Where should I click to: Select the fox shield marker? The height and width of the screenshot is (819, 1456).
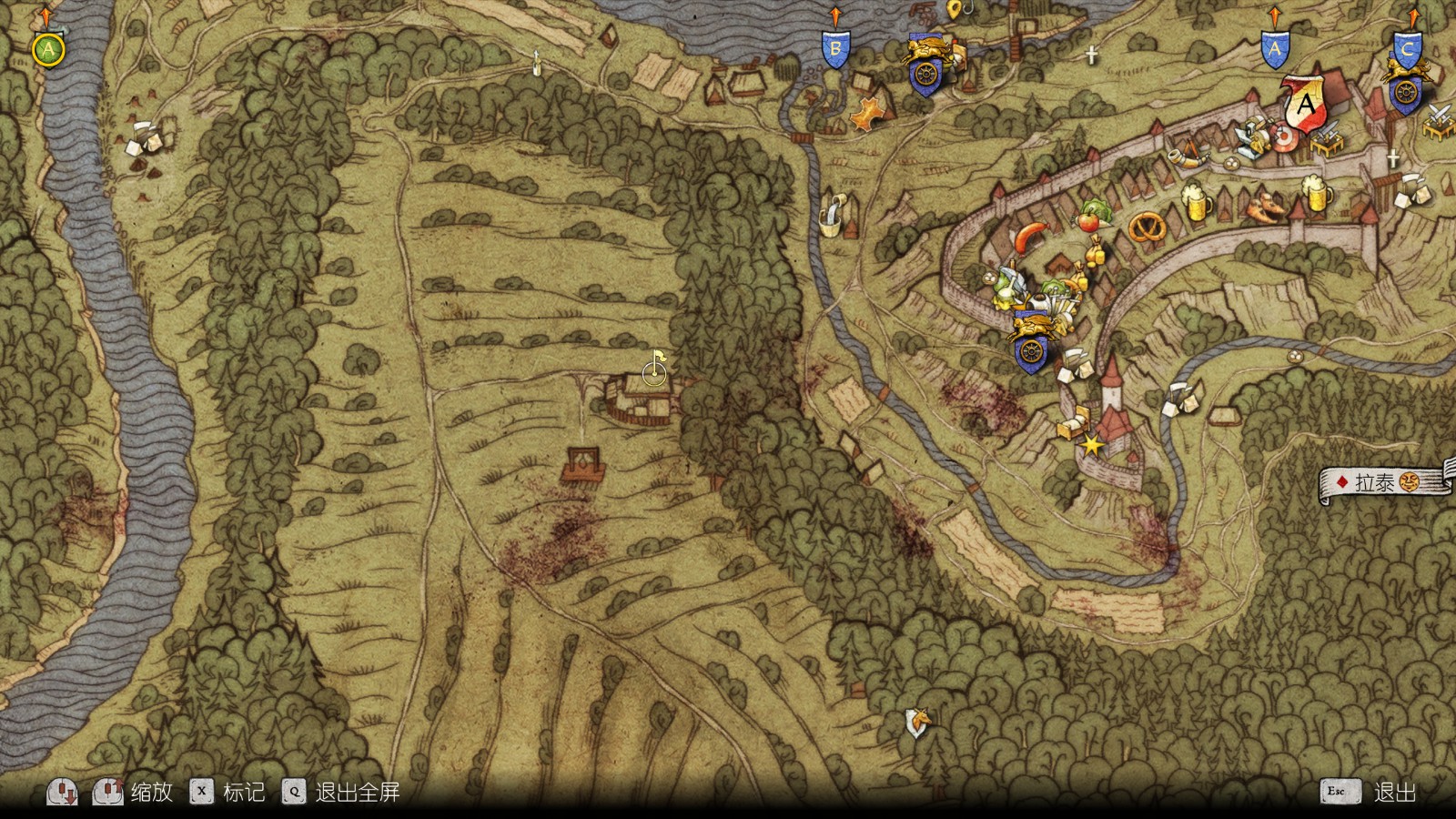click(919, 723)
